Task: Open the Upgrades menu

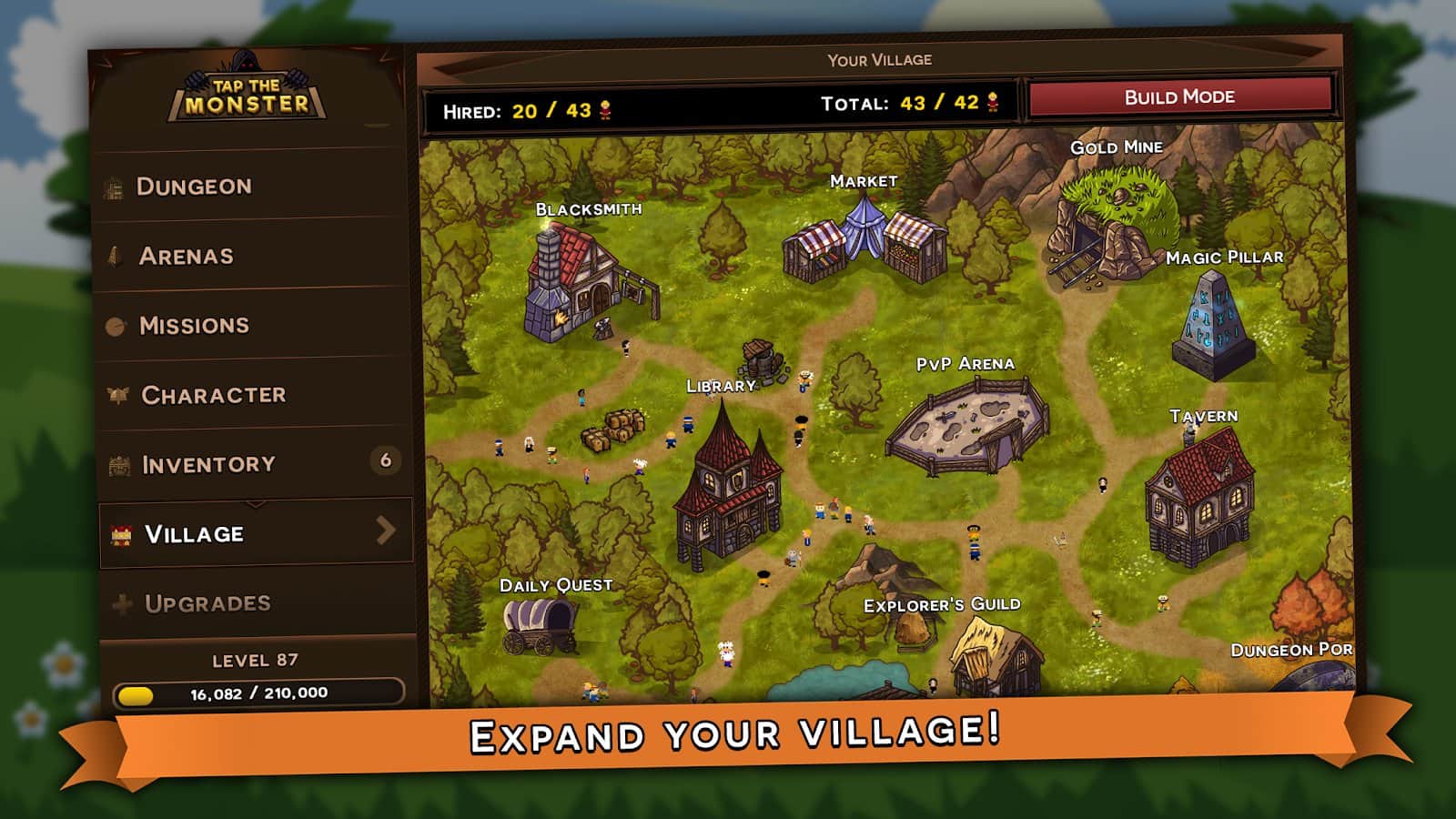Action: [207, 603]
